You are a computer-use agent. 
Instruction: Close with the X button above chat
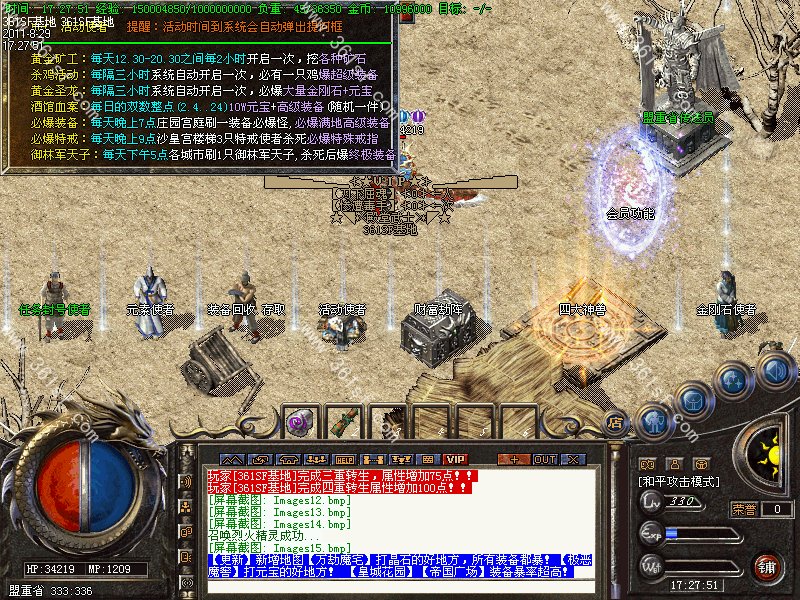tap(575, 459)
